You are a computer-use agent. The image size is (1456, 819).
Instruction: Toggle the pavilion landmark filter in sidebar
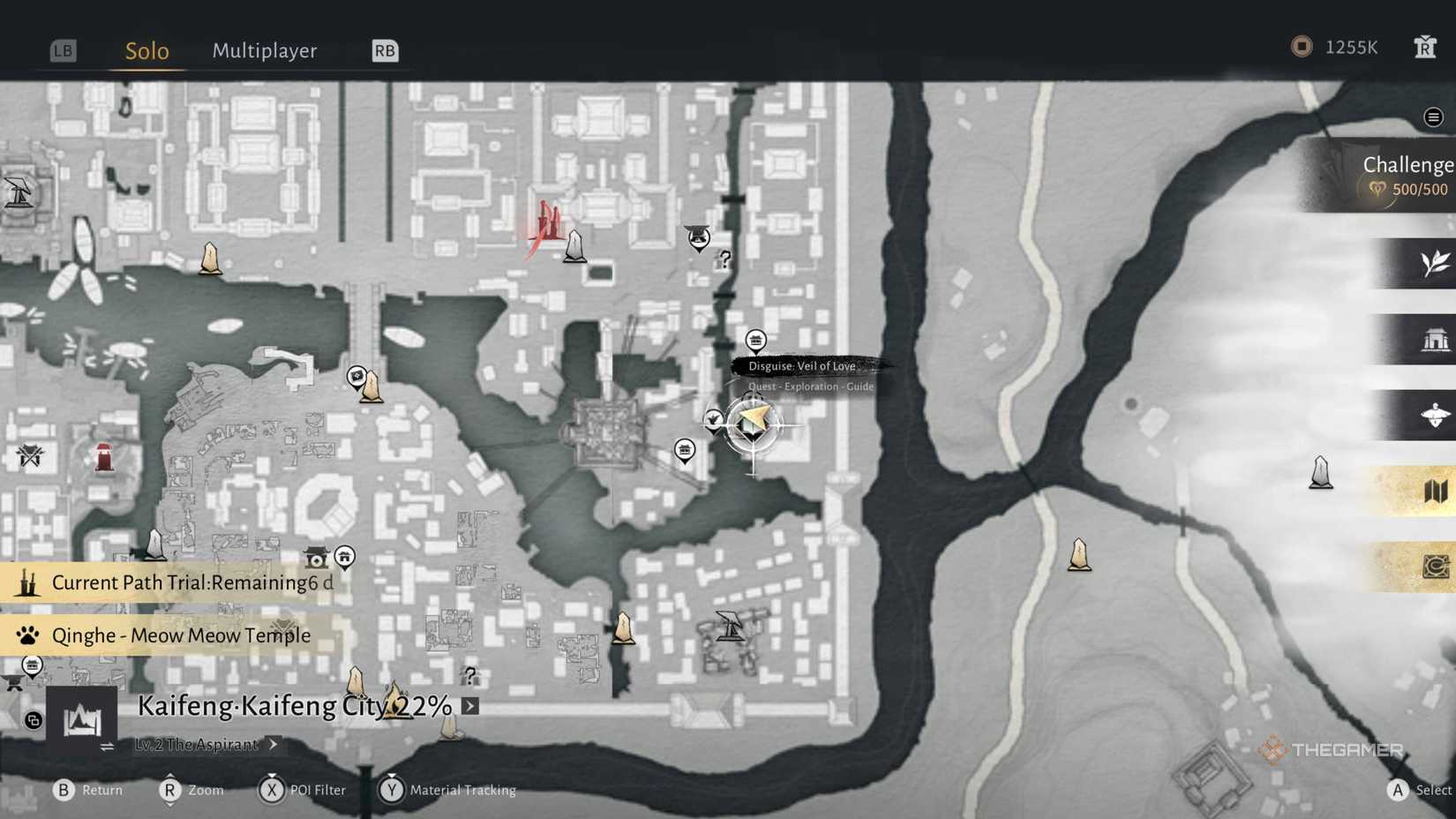pos(1437,339)
